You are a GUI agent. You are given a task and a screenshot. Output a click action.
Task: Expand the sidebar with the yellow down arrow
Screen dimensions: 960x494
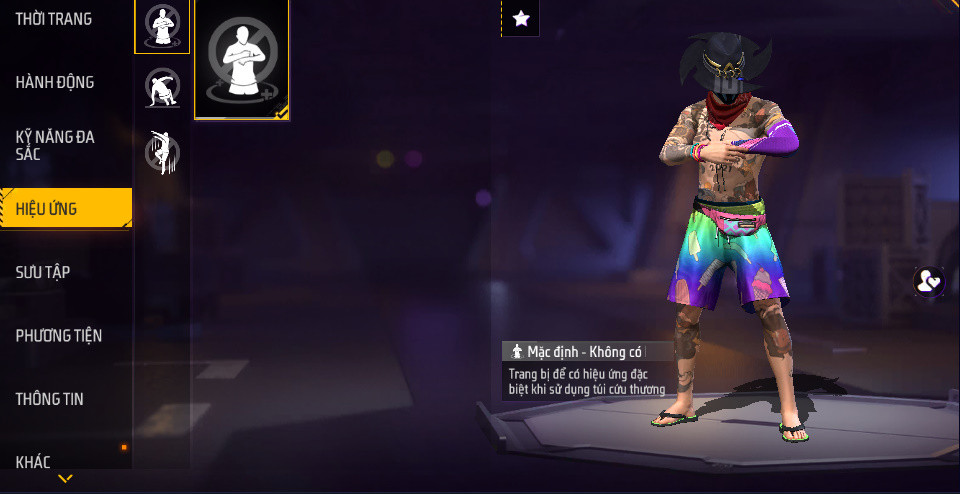pyautogui.click(x=65, y=480)
